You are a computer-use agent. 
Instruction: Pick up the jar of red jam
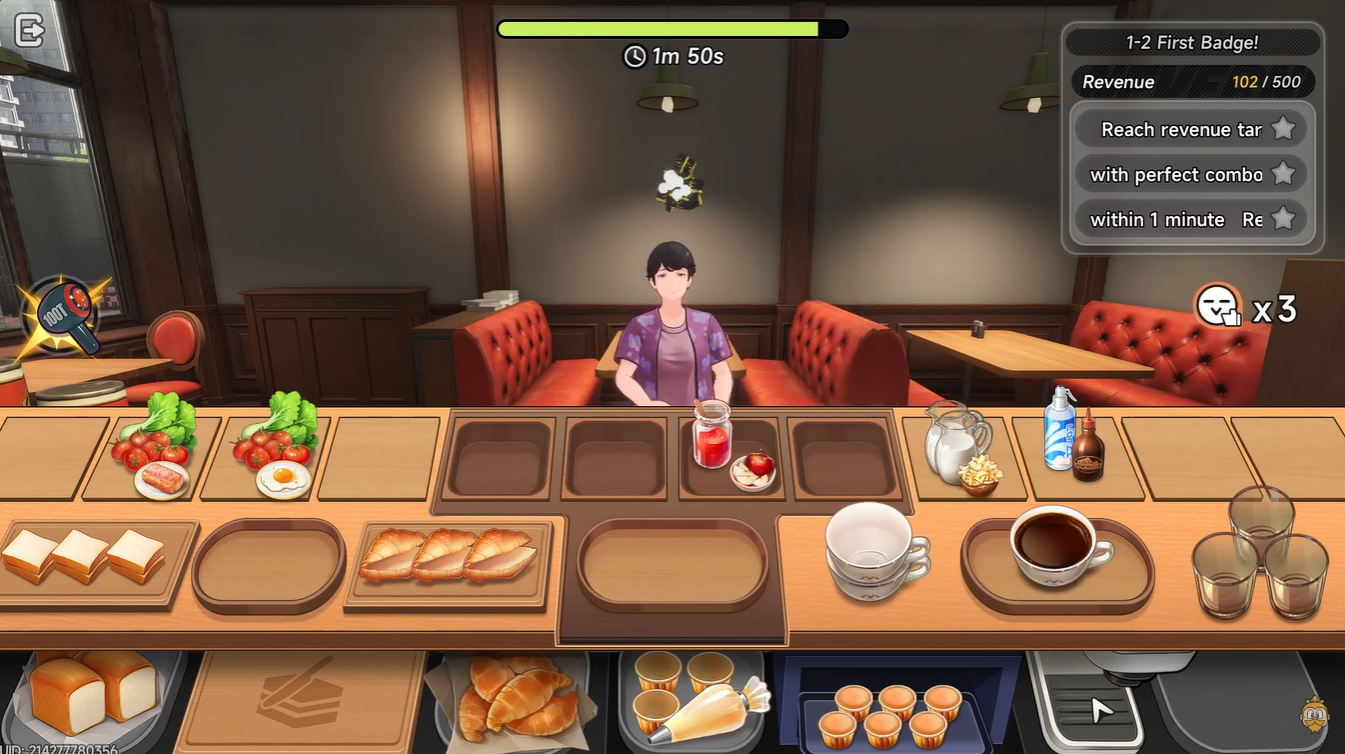711,444
